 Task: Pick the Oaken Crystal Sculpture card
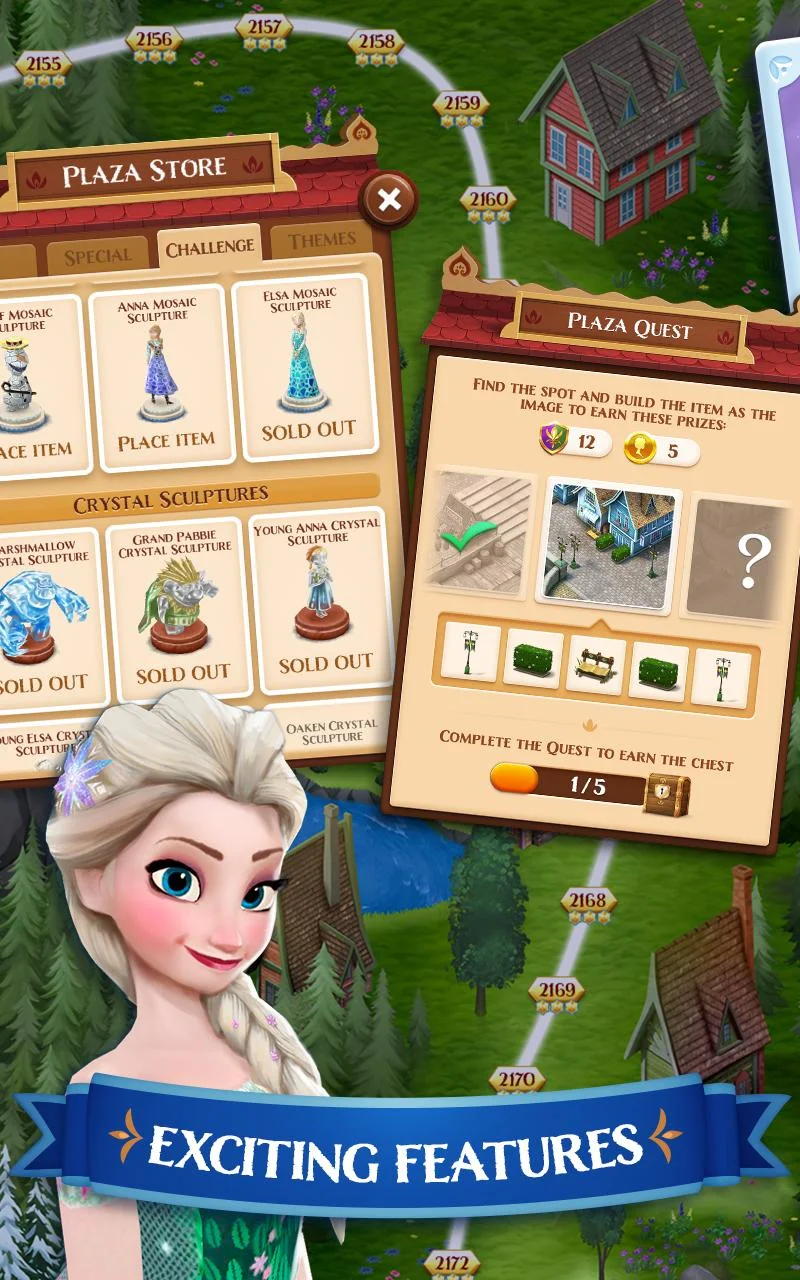pyautogui.click(x=331, y=731)
